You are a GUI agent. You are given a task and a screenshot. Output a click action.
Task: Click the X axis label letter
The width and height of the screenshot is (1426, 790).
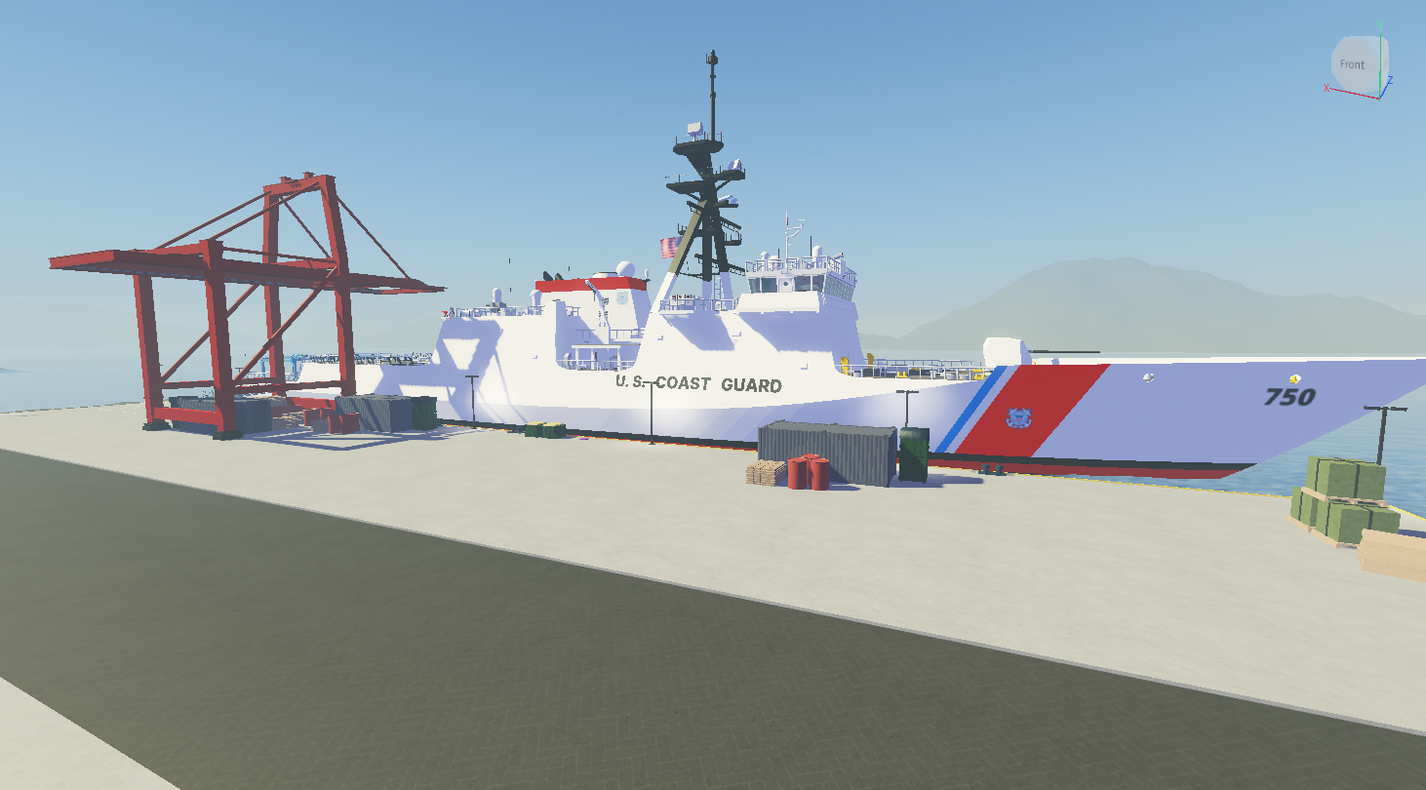coord(1327,88)
